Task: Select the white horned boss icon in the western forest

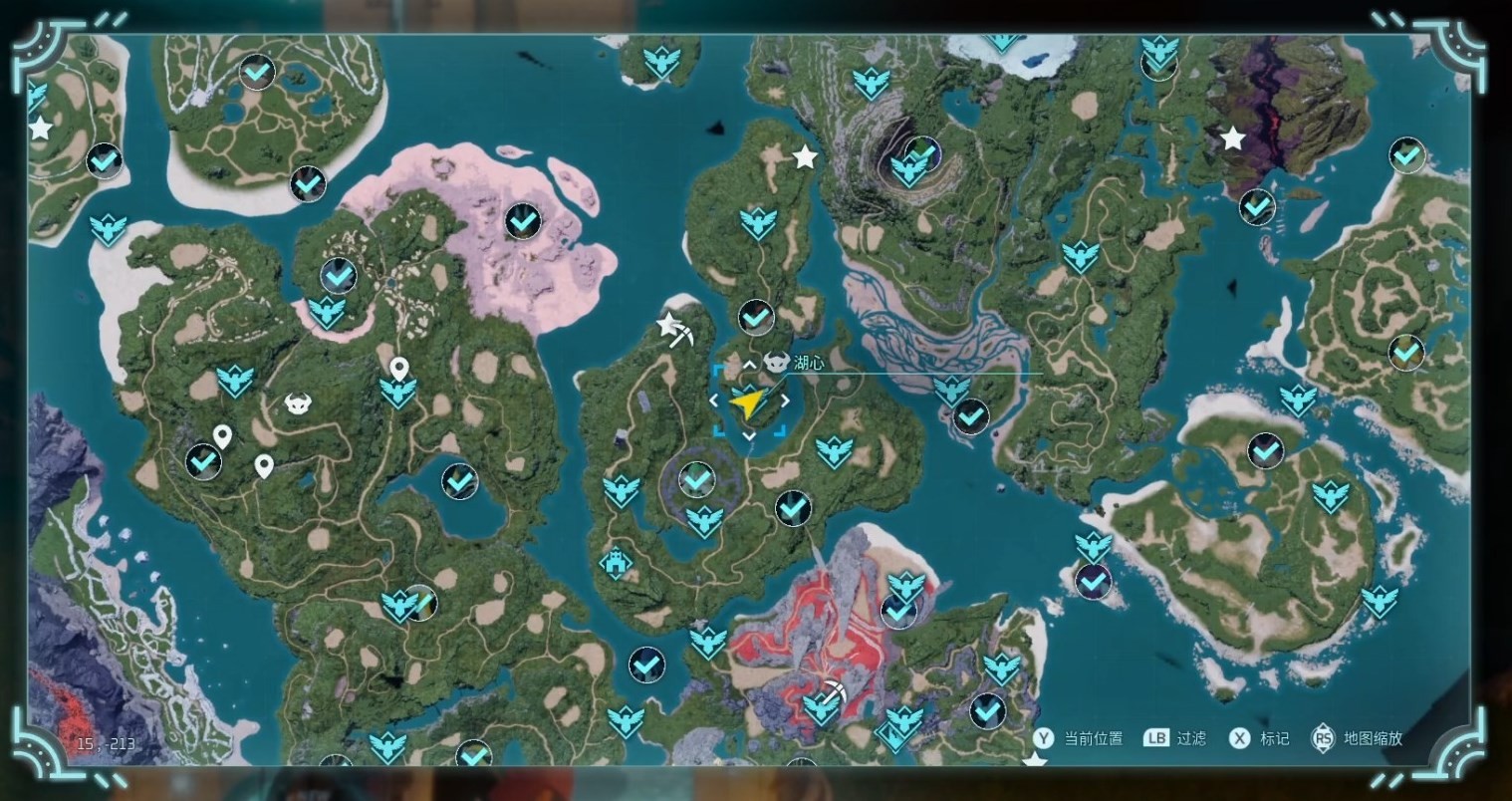Action: (x=297, y=403)
